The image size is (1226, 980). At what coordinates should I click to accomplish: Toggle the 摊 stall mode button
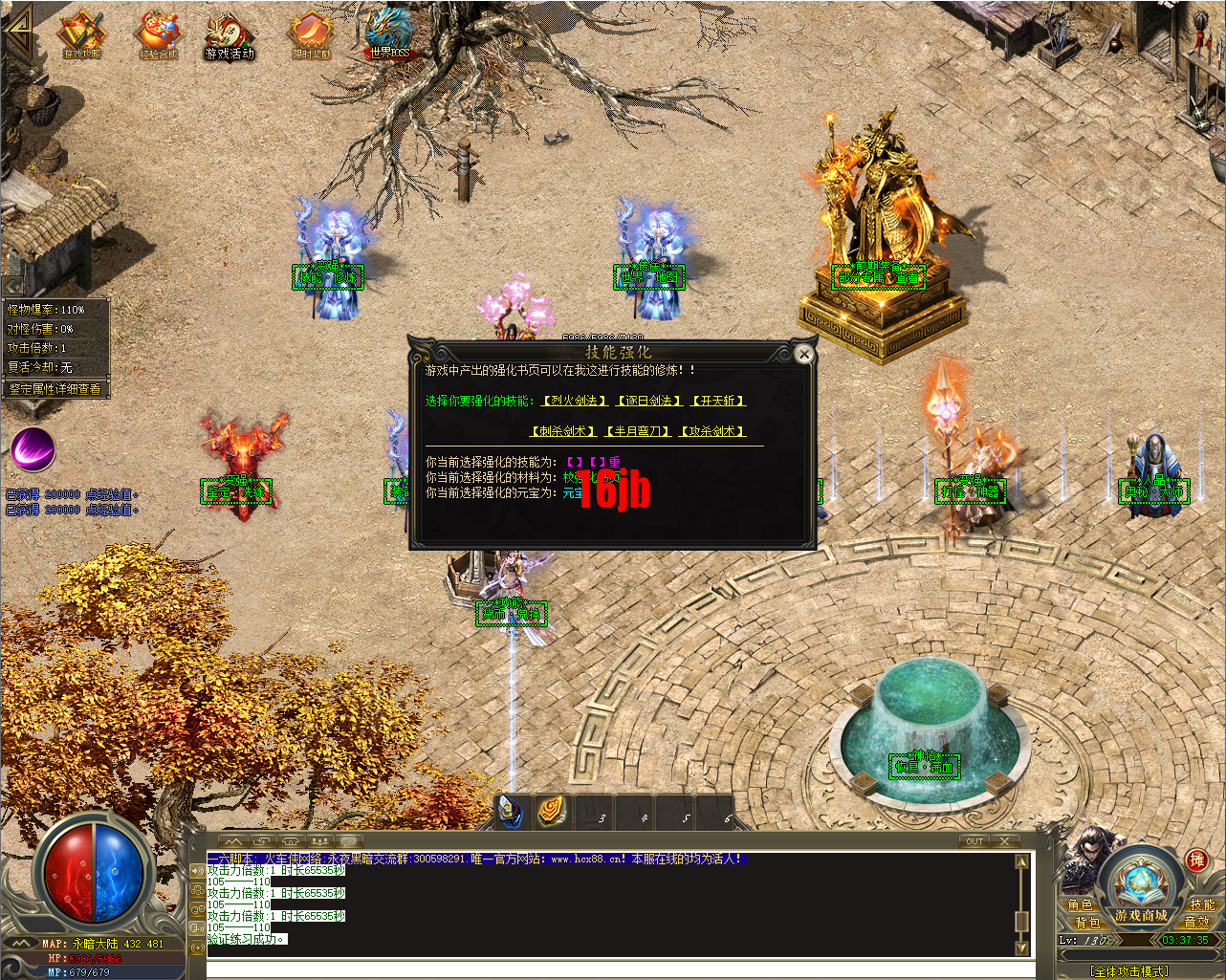coord(1195,860)
